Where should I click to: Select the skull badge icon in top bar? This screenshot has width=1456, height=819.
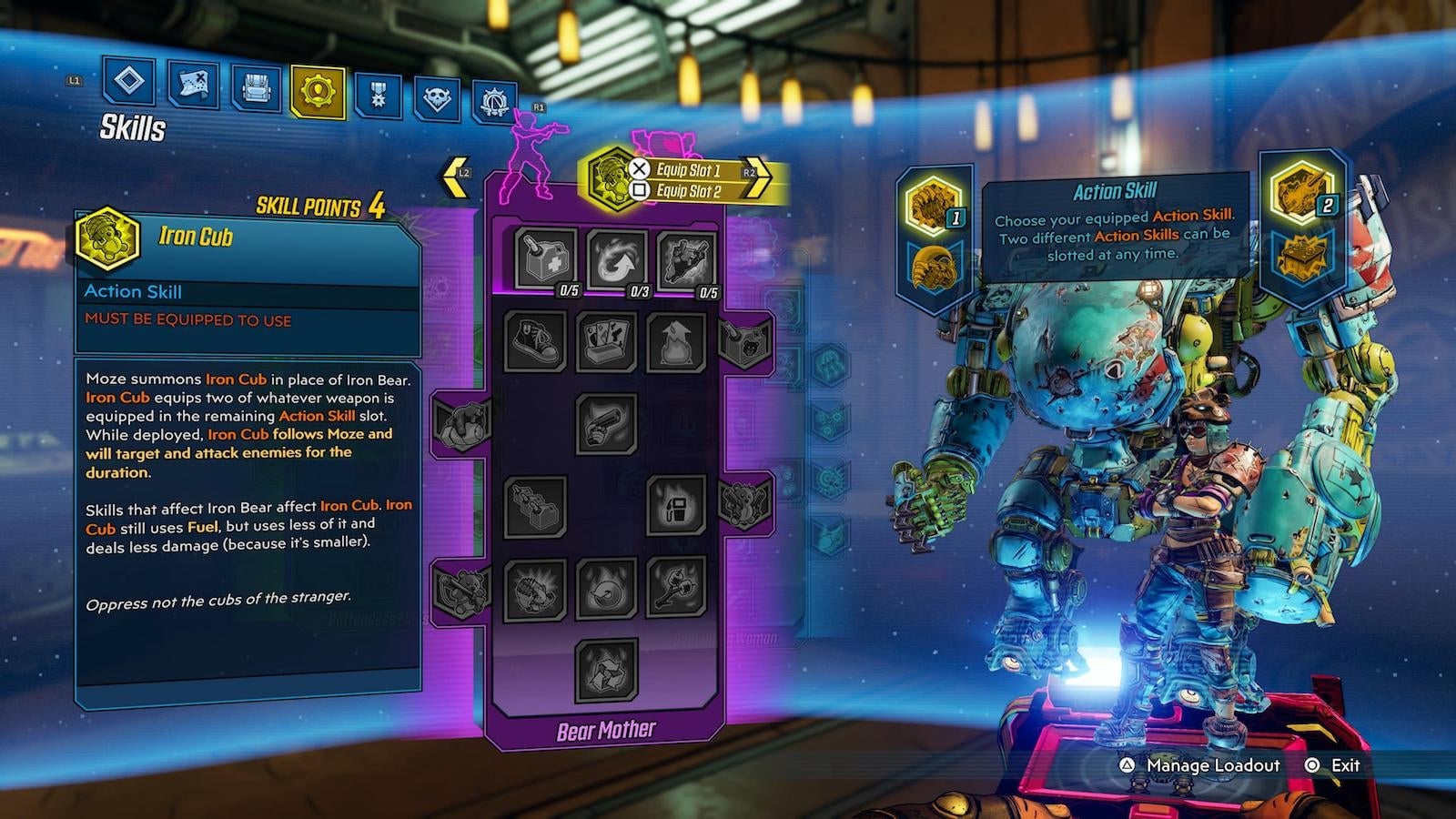(x=438, y=88)
